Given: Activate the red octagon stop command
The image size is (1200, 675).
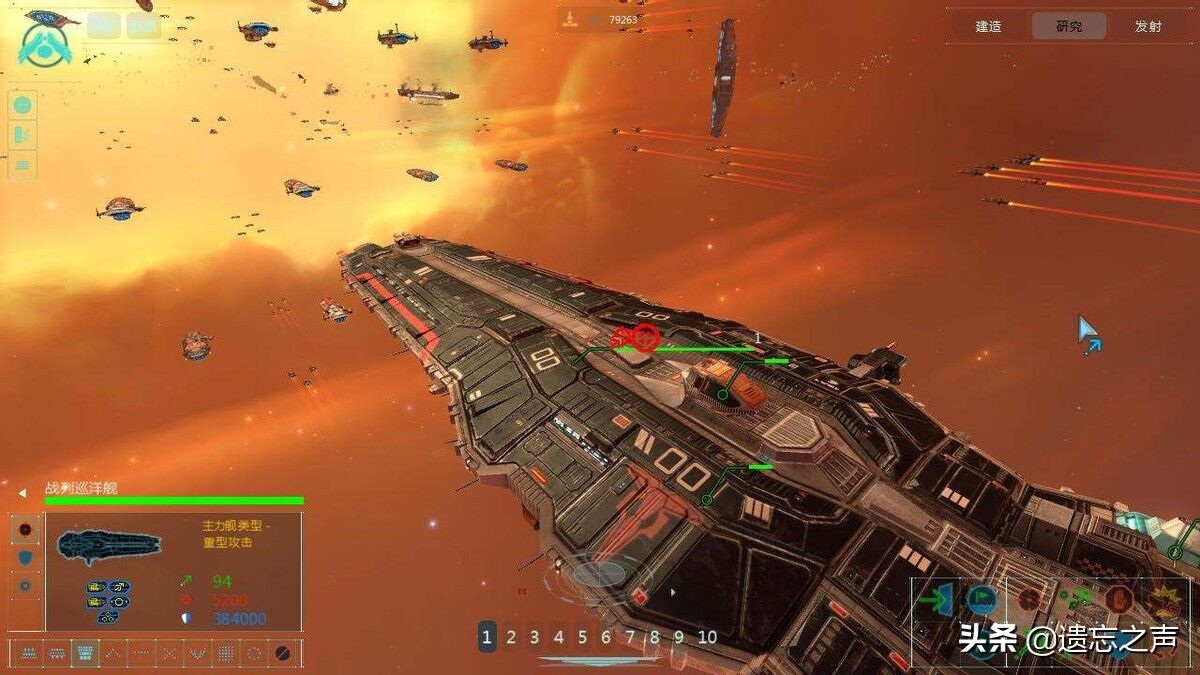Looking at the screenshot, I should pyautogui.click(x=1118, y=600).
